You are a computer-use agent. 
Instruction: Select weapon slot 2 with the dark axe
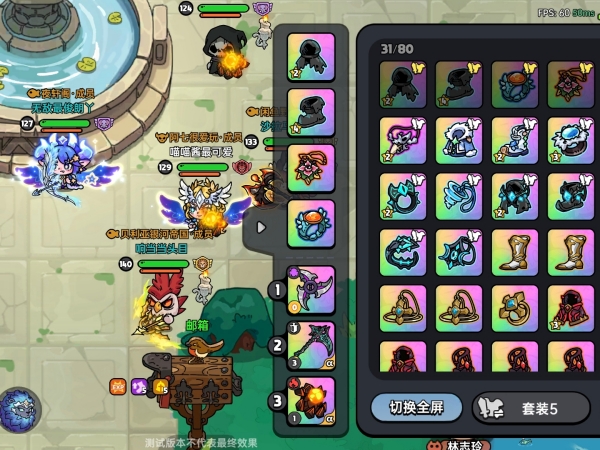pos(311,346)
